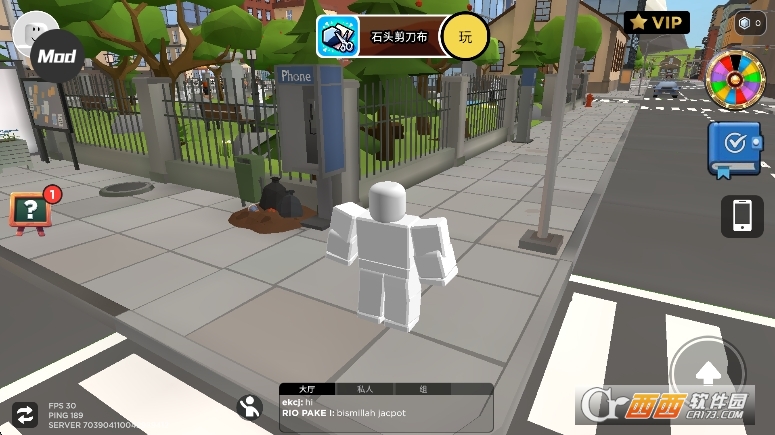
Task: Open the colorful prize spin wheel
Action: tap(735, 80)
